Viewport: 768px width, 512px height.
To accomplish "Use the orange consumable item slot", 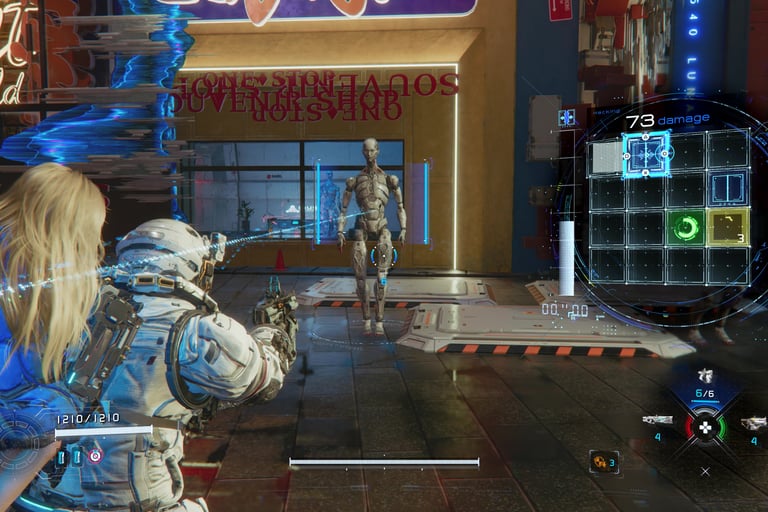I will click(x=604, y=461).
